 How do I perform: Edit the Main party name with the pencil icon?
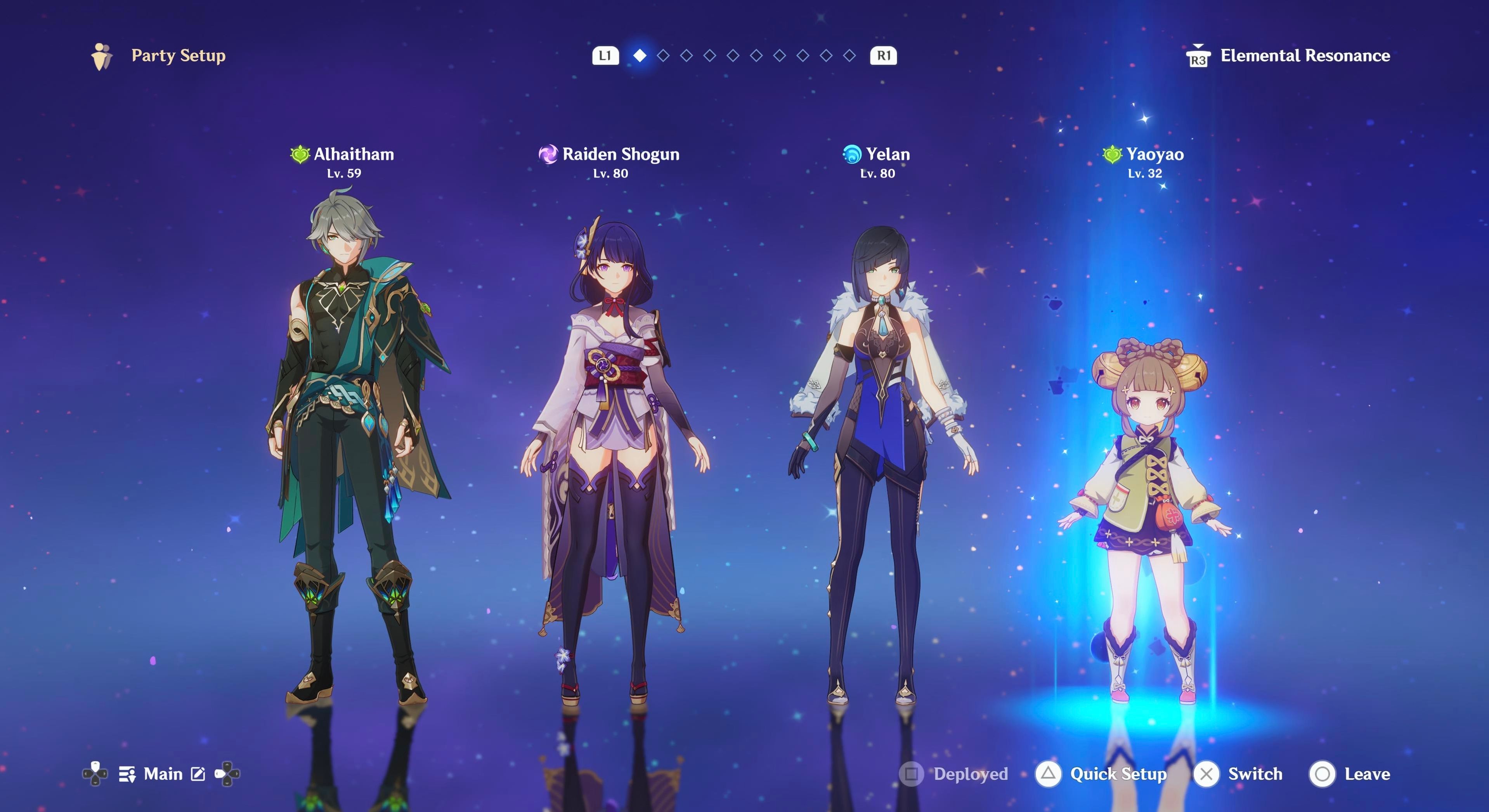coord(198,774)
